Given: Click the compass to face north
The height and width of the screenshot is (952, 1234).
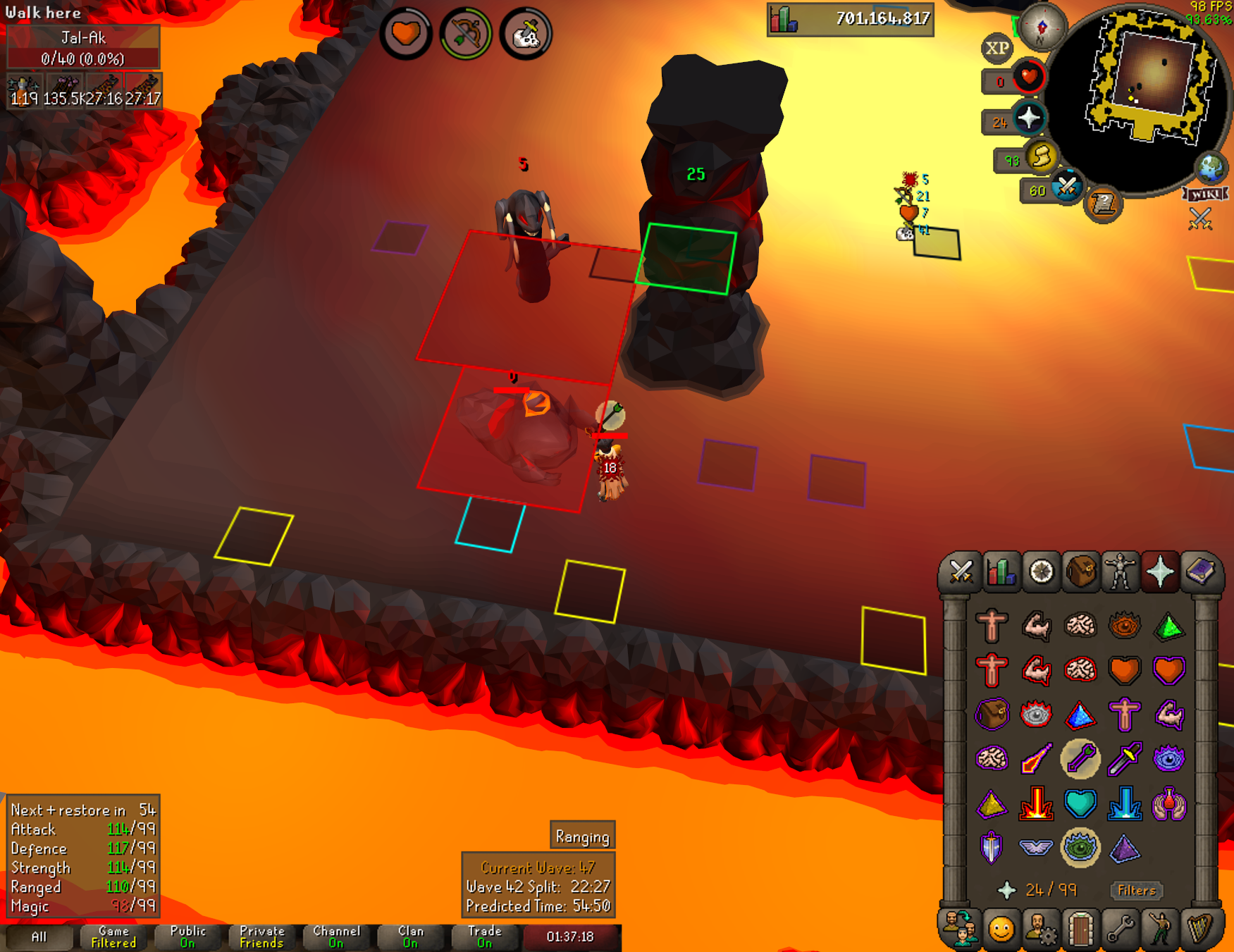Looking at the screenshot, I should pyautogui.click(x=1041, y=27).
